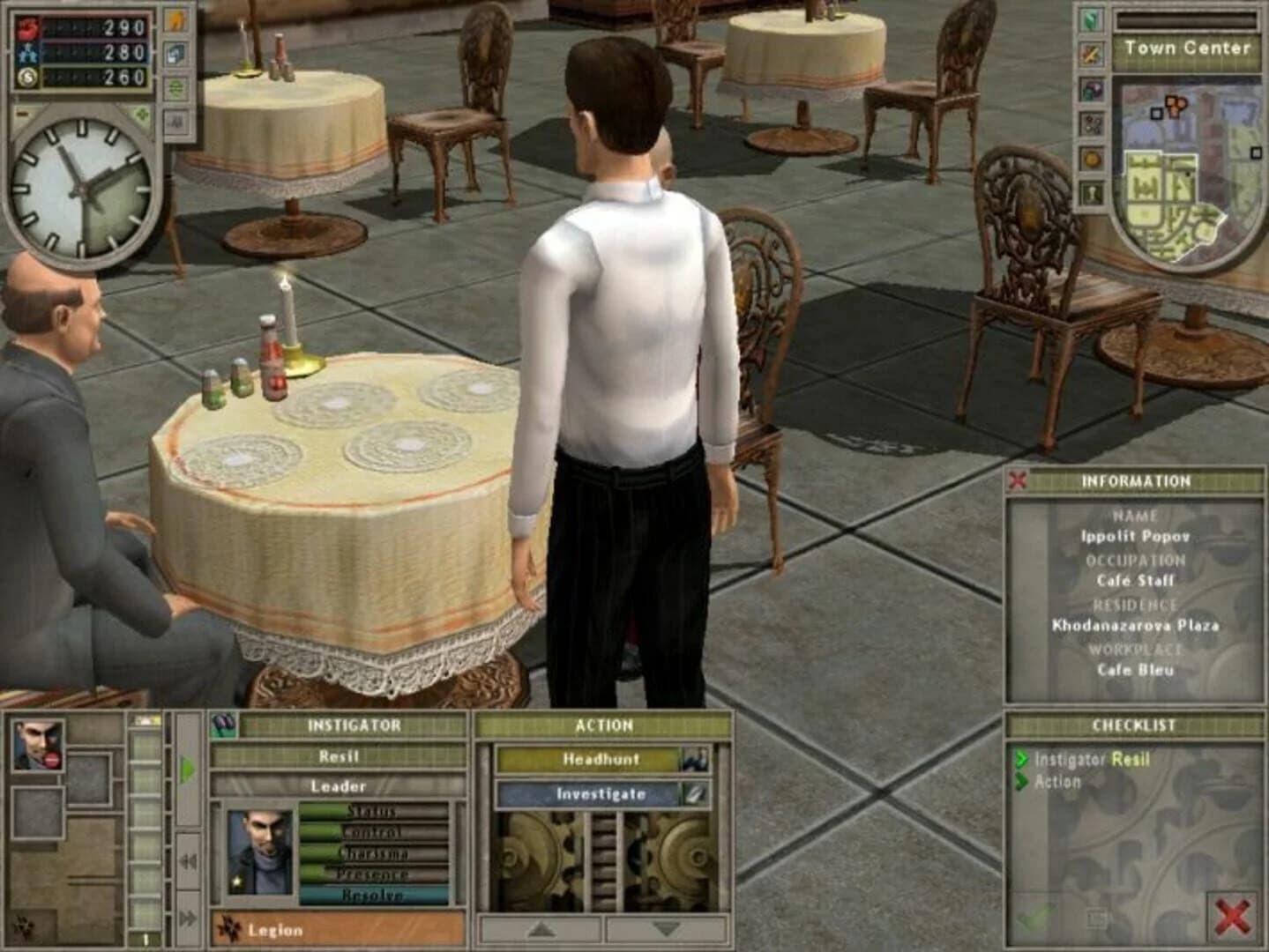The width and height of the screenshot is (1269, 952).
Task: Select the blue Support resource icon
Action: 27,54
